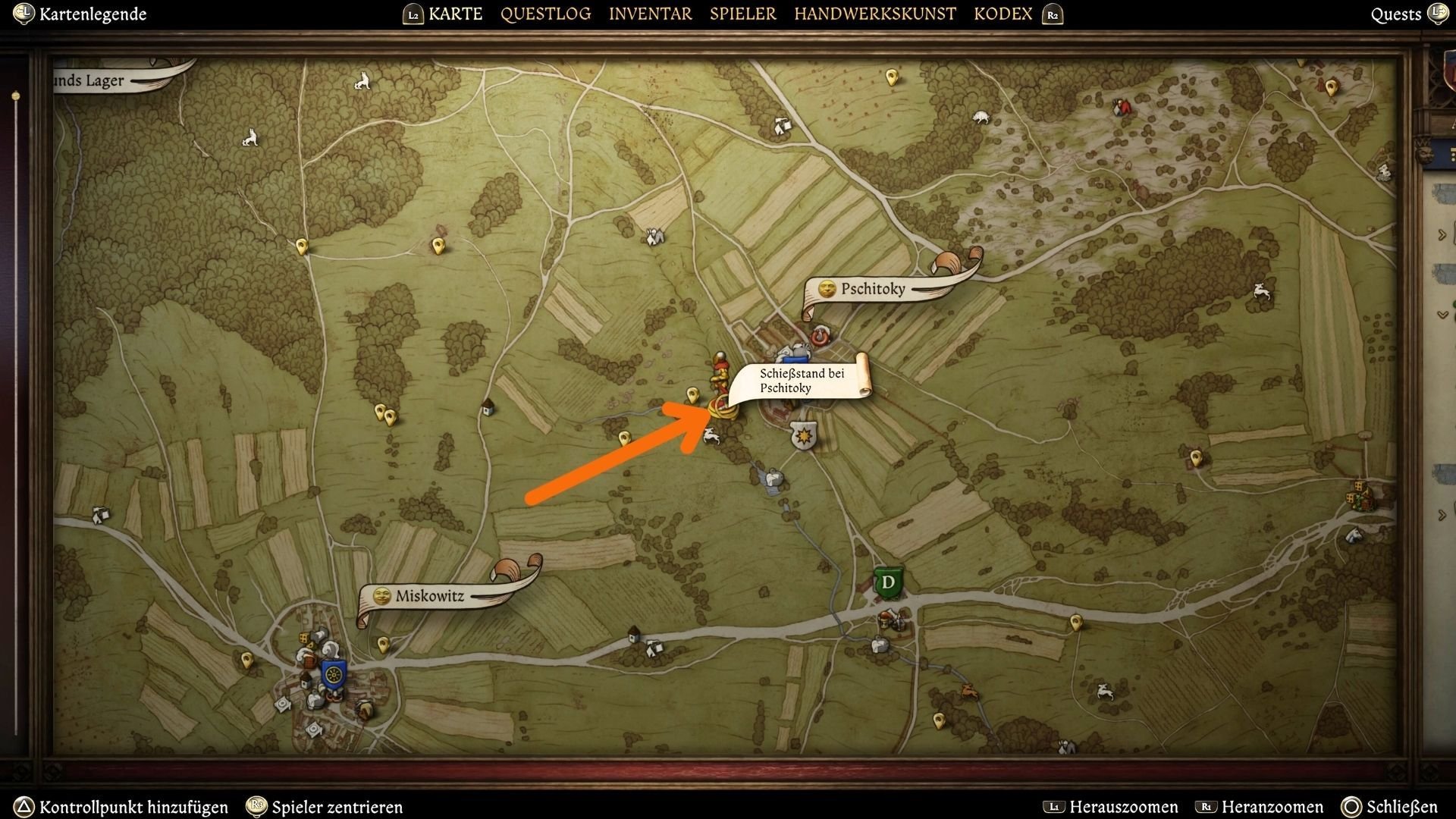Adjust the map zoom slider handle
Image resolution: width=1456 pixels, height=819 pixels.
16,96
